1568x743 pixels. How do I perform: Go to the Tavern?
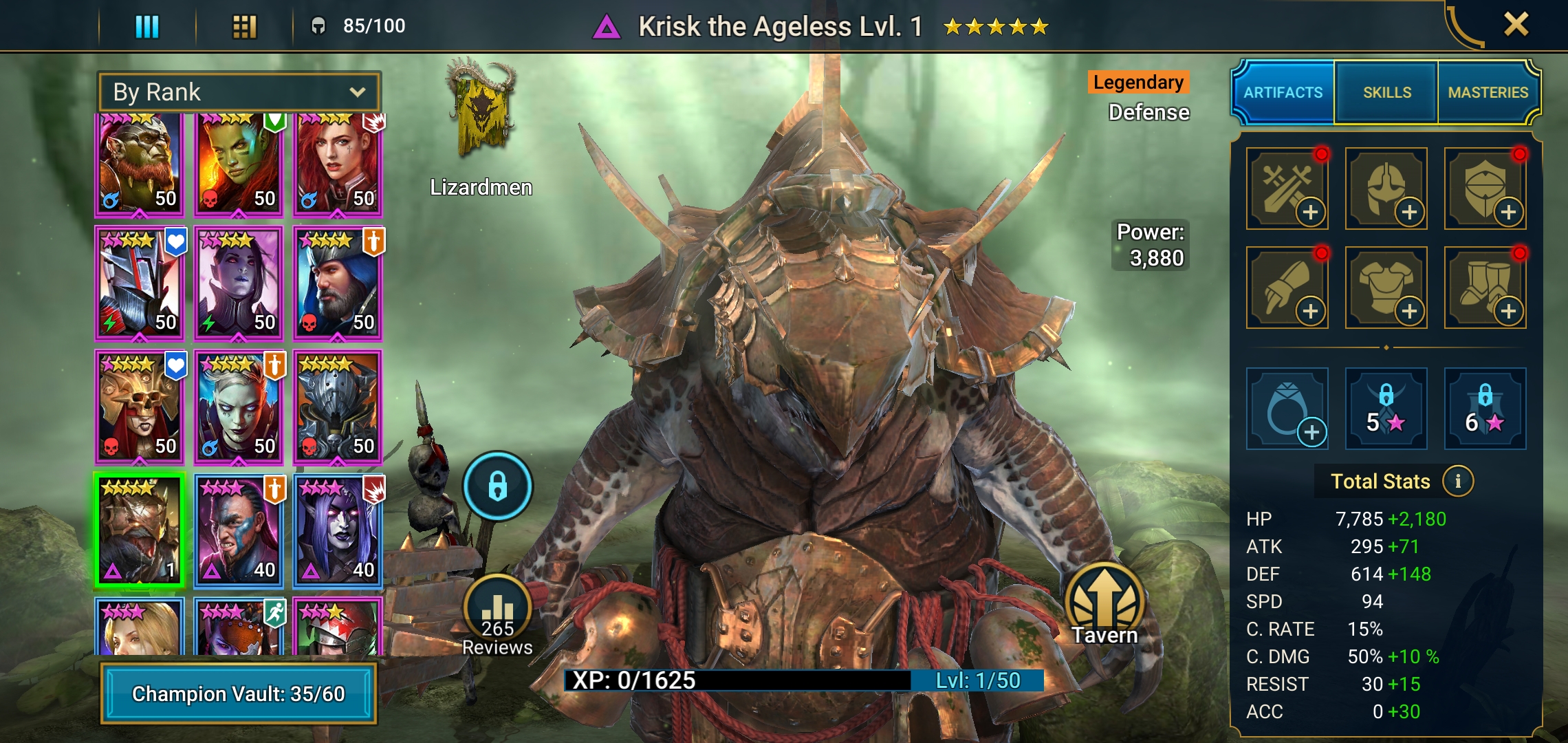1104,605
